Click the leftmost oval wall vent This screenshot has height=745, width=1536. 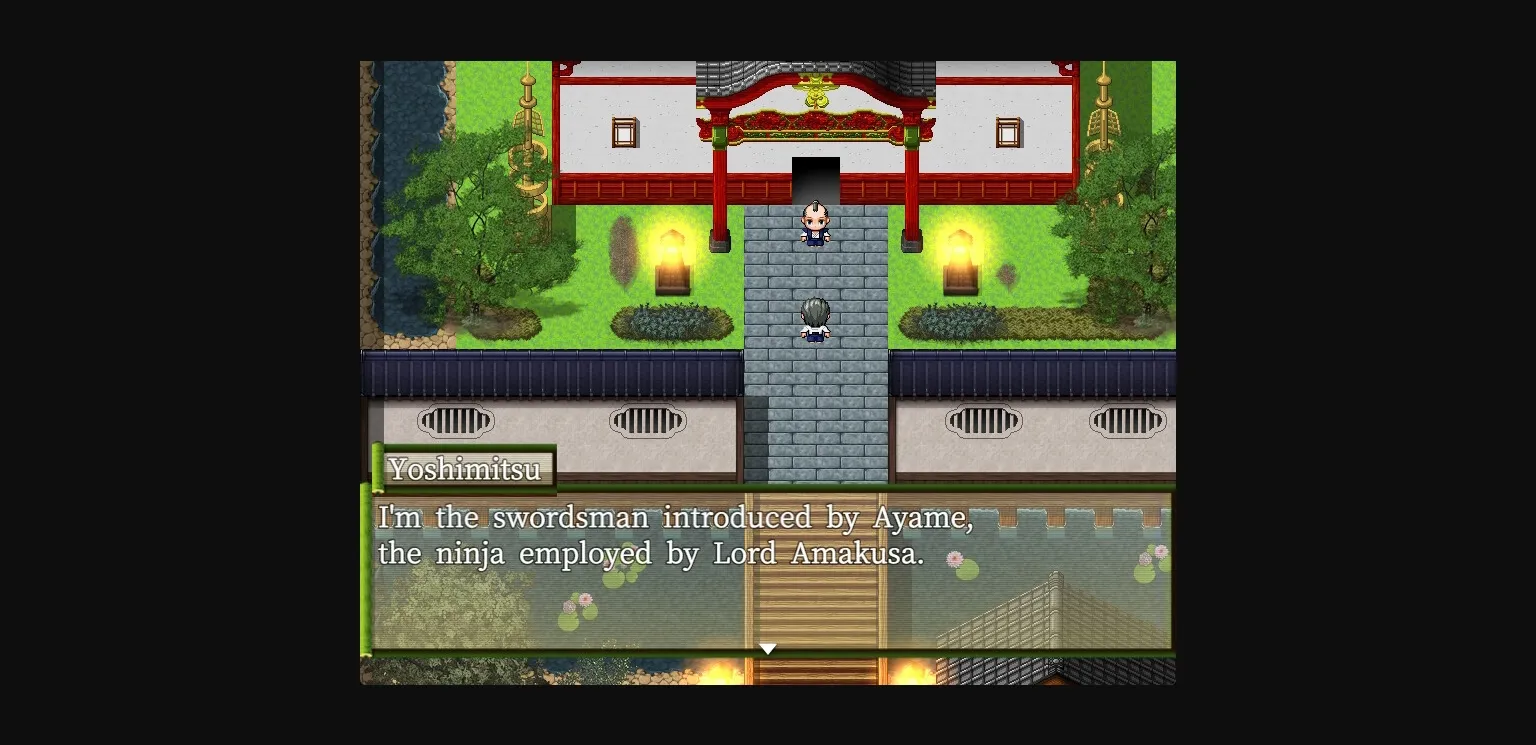coord(456,421)
